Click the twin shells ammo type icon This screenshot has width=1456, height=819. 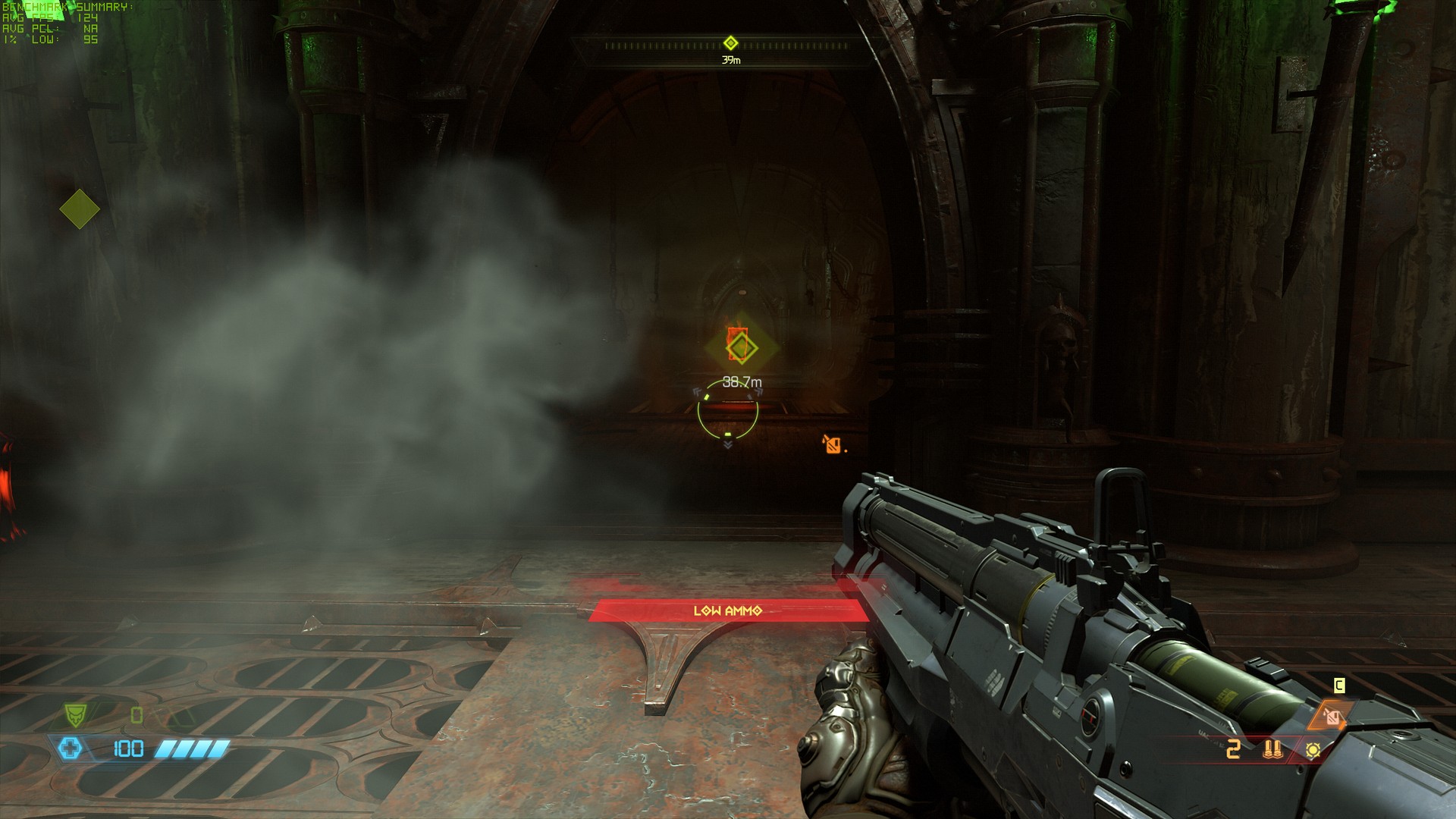(1272, 750)
